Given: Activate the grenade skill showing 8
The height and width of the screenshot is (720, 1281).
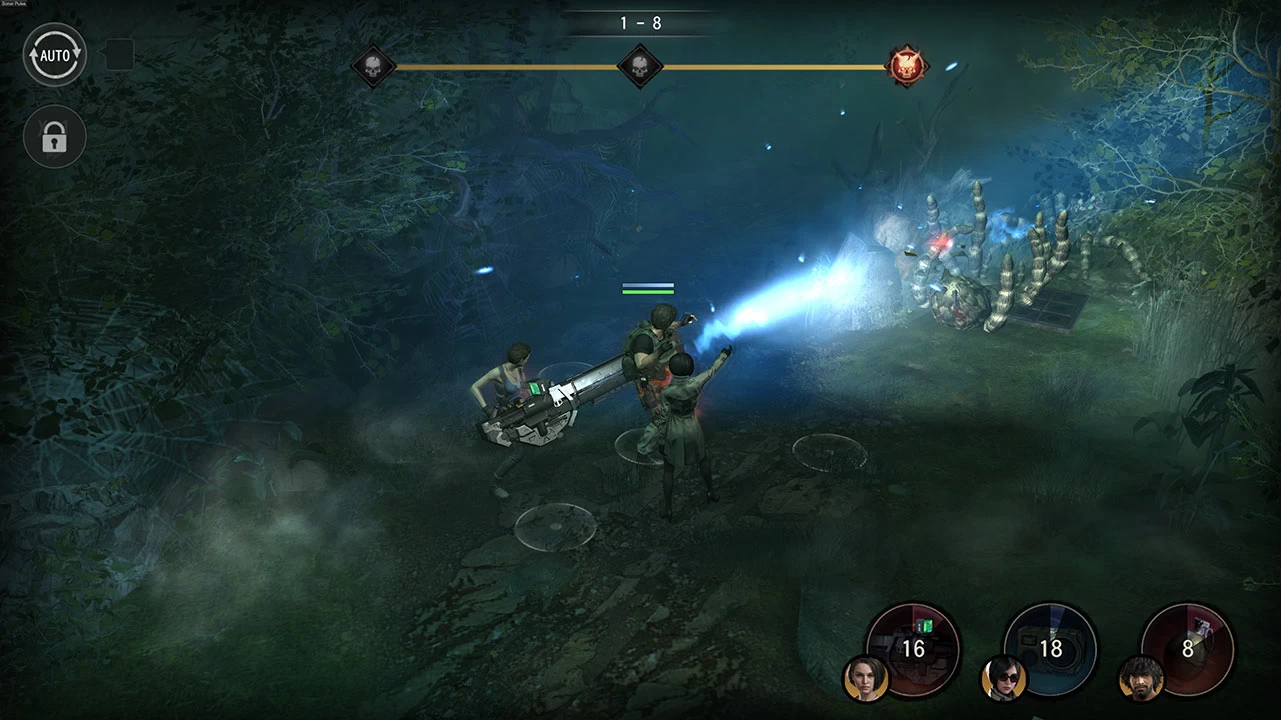Looking at the screenshot, I should [x=1188, y=647].
